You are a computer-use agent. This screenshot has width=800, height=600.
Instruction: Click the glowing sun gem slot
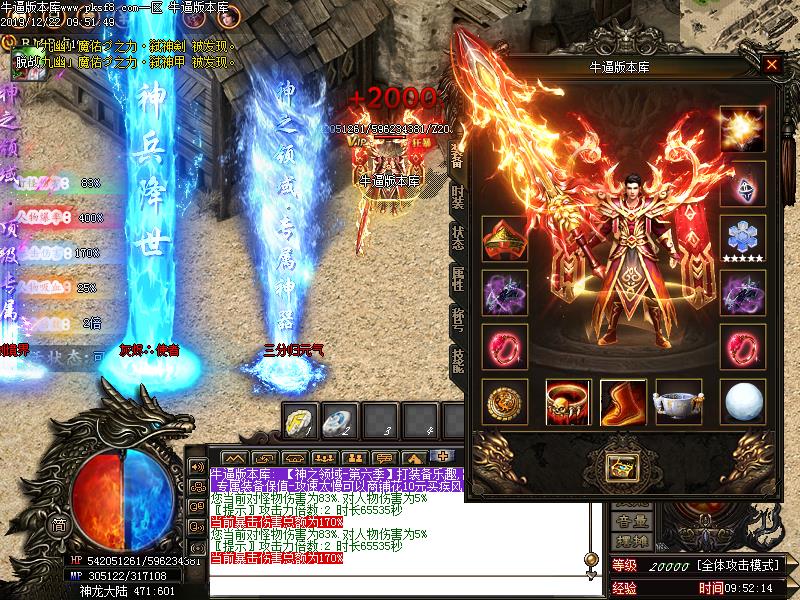click(x=742, y=129)
